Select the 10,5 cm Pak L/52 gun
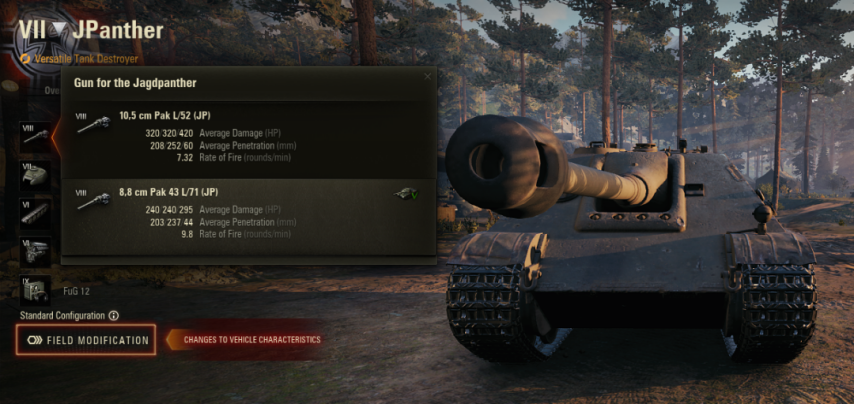The image size is (854, 404). 248,134
